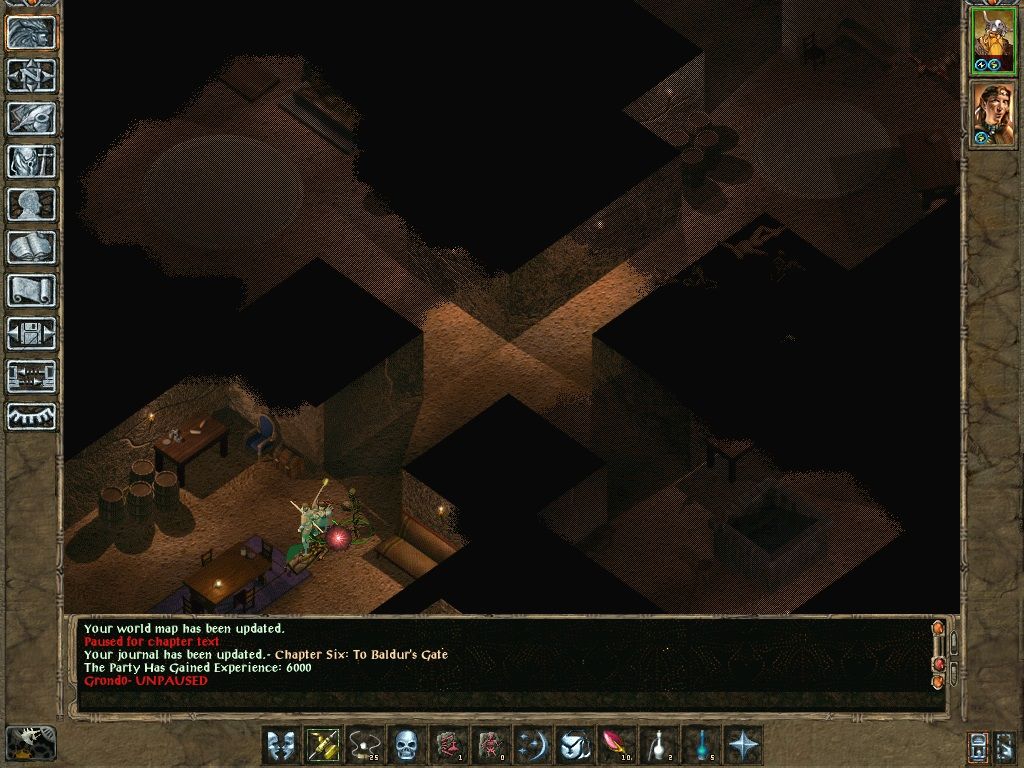Open the inventory screen button
Screen dimensions: 1024x768
[32, 161]
